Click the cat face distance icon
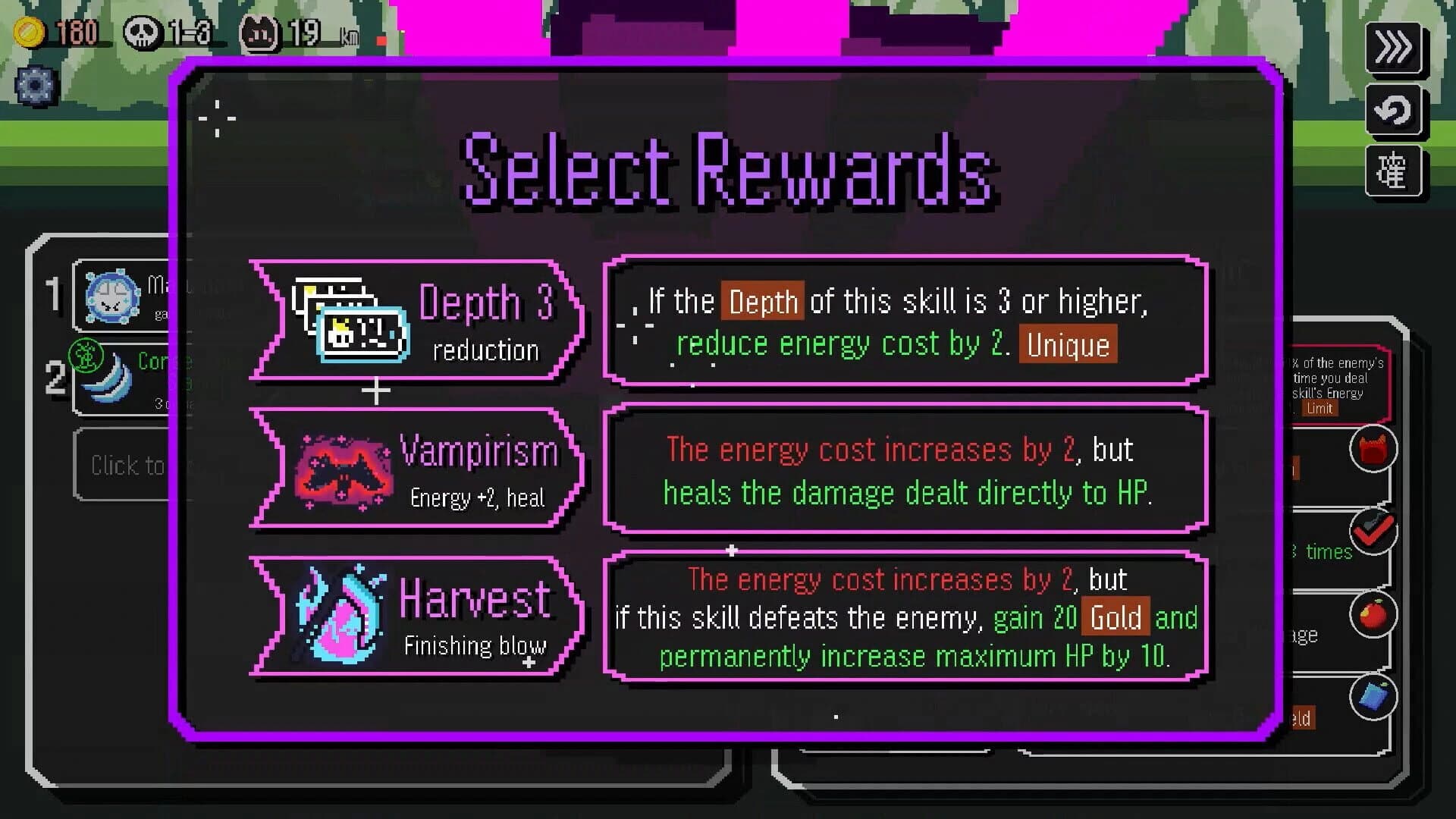The image size is (1456, 819). [x=258, y=32]
